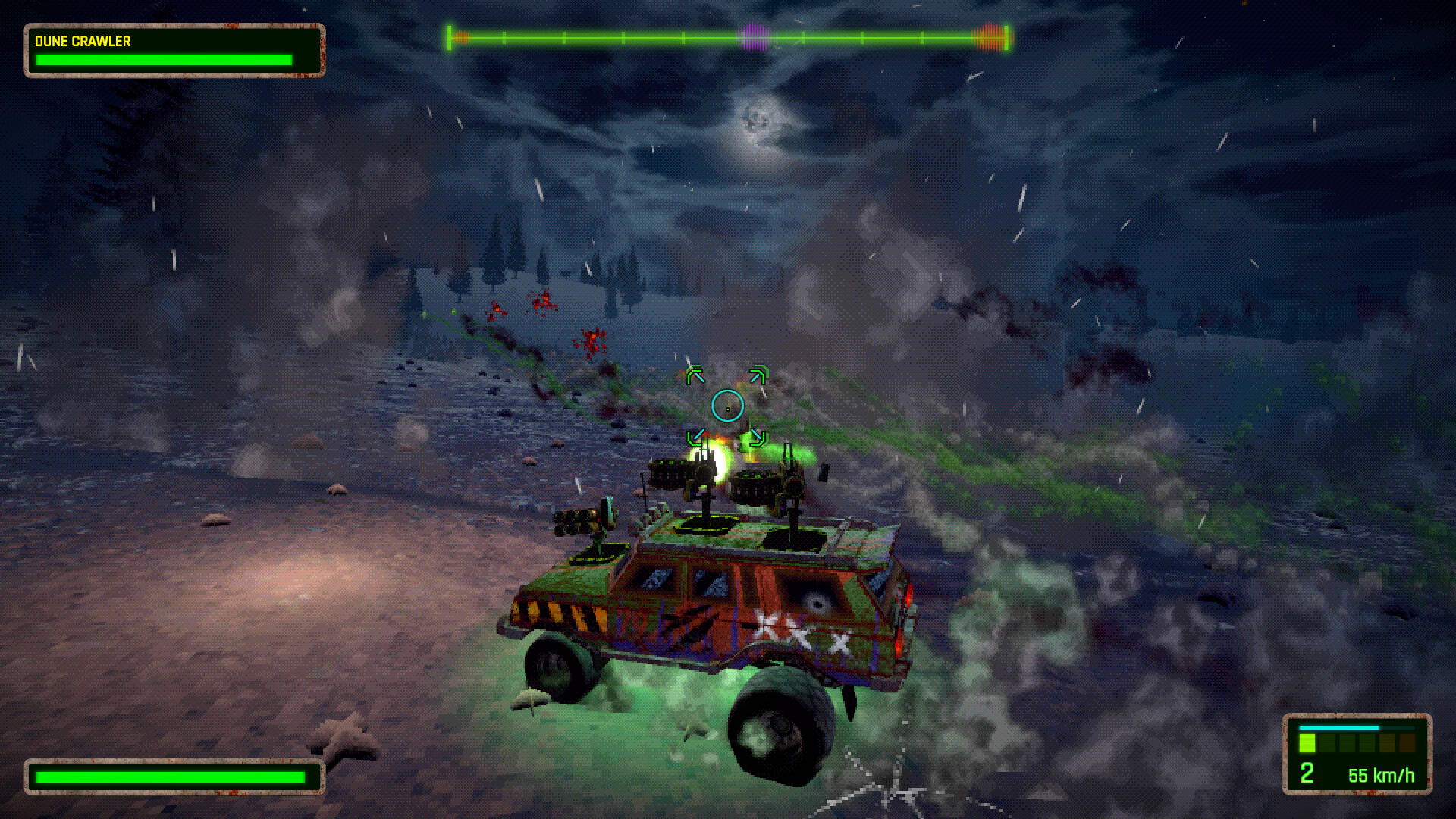Click the lower-left targeting bracket arrow

pyautogui.click(x=695, y=437)
